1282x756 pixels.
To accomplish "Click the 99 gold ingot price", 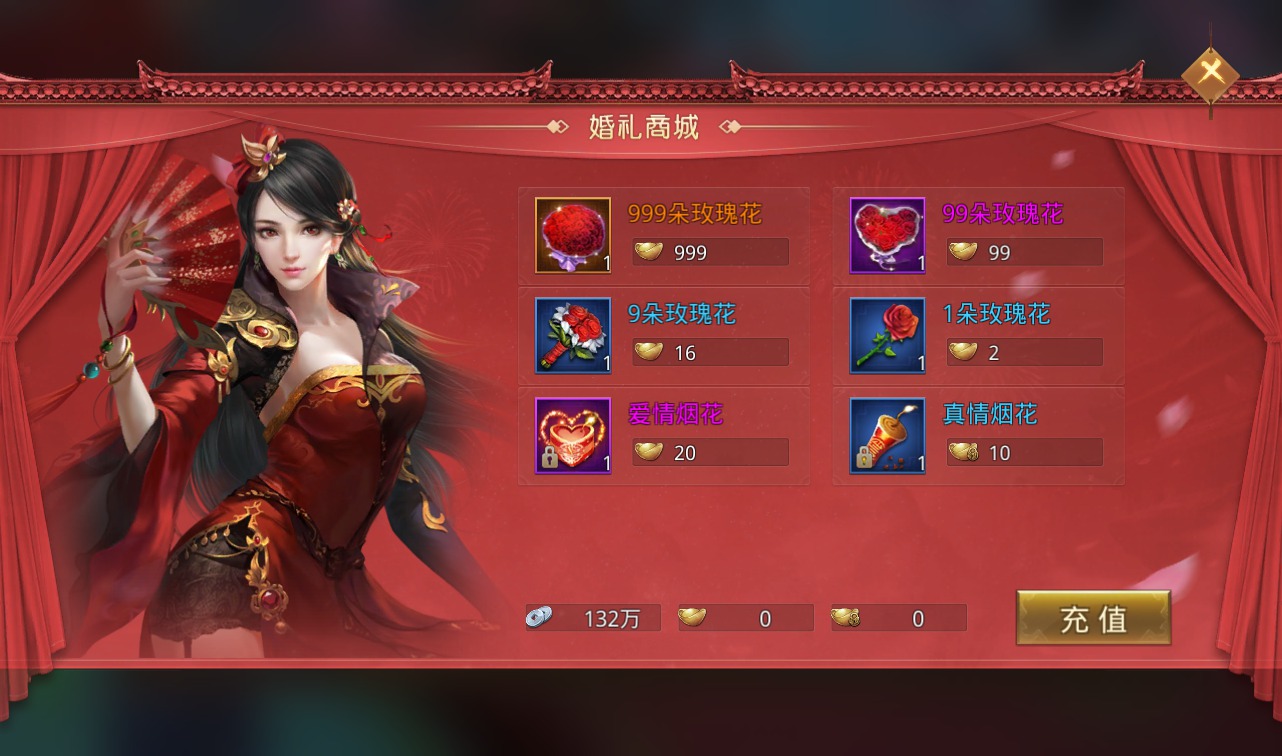I will (x=1024, y=252).
